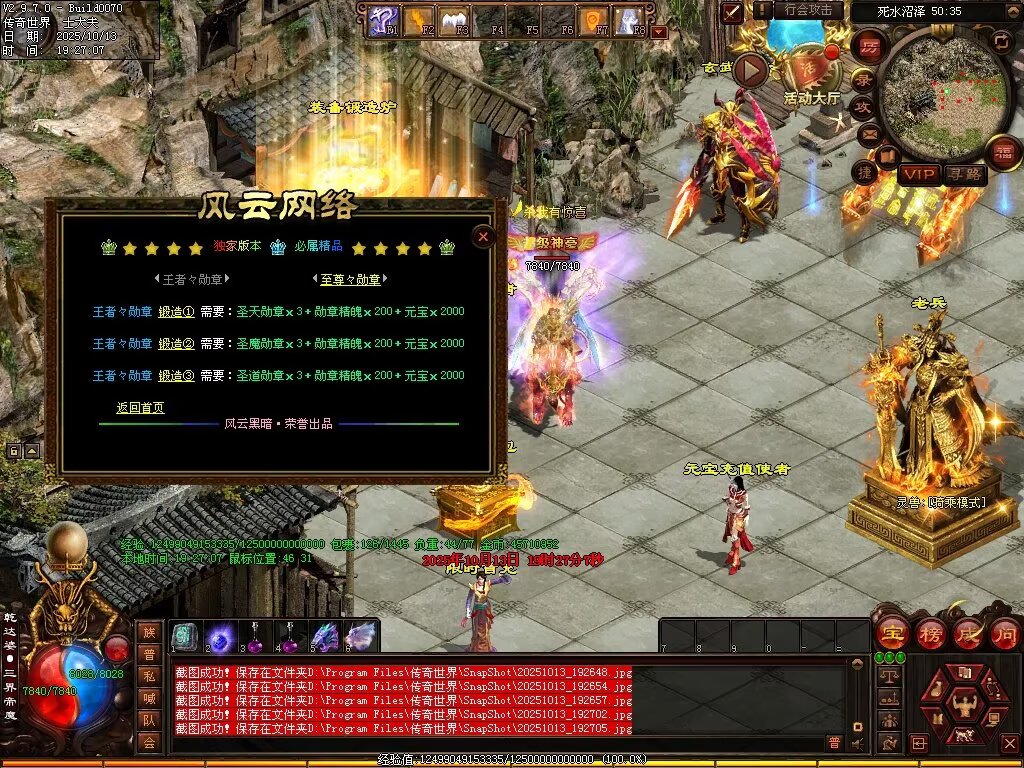
Task: Open the mail envelope icon
Action: [x=868, y=132]
